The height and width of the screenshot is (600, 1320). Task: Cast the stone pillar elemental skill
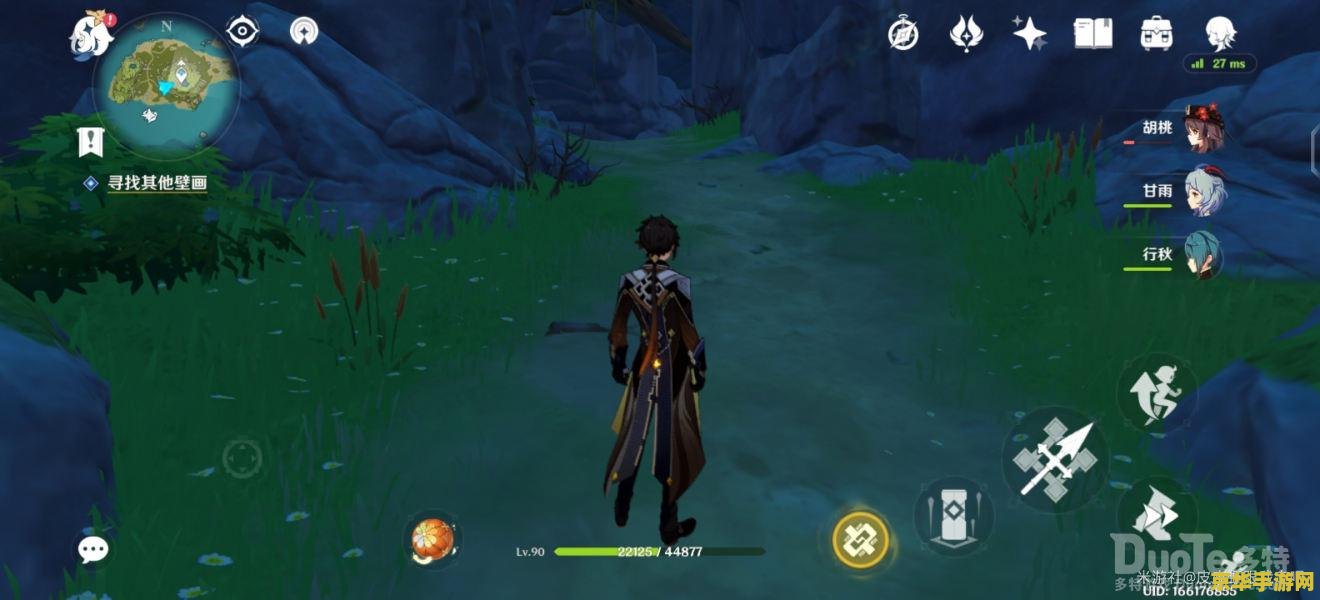click(x=953, y=515)
